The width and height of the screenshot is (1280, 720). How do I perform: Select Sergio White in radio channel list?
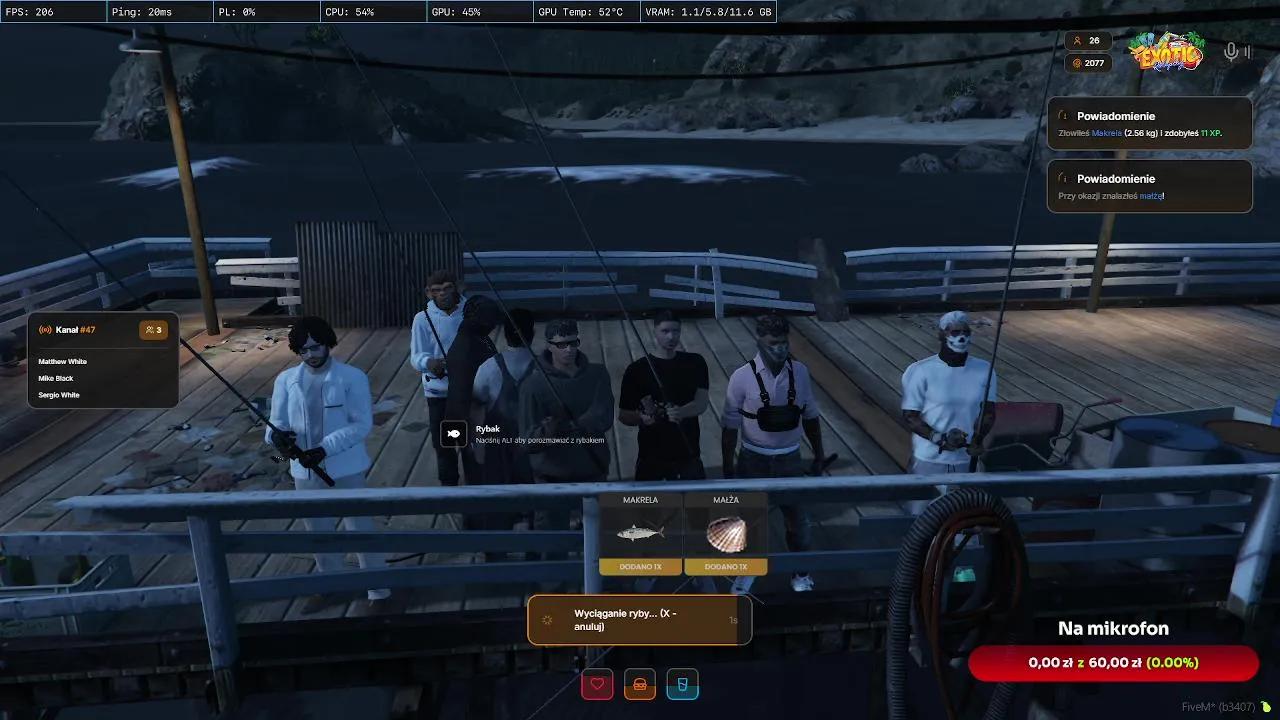click(59, 395)
